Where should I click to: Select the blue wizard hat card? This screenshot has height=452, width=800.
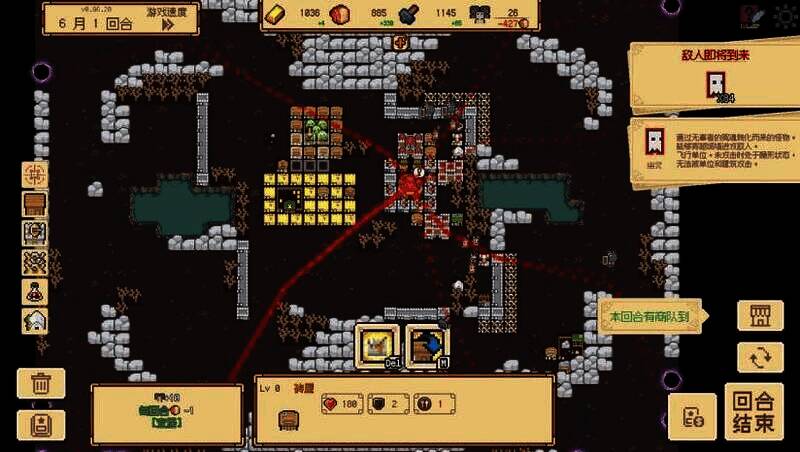pyautogui.click(x=427, y=346)
